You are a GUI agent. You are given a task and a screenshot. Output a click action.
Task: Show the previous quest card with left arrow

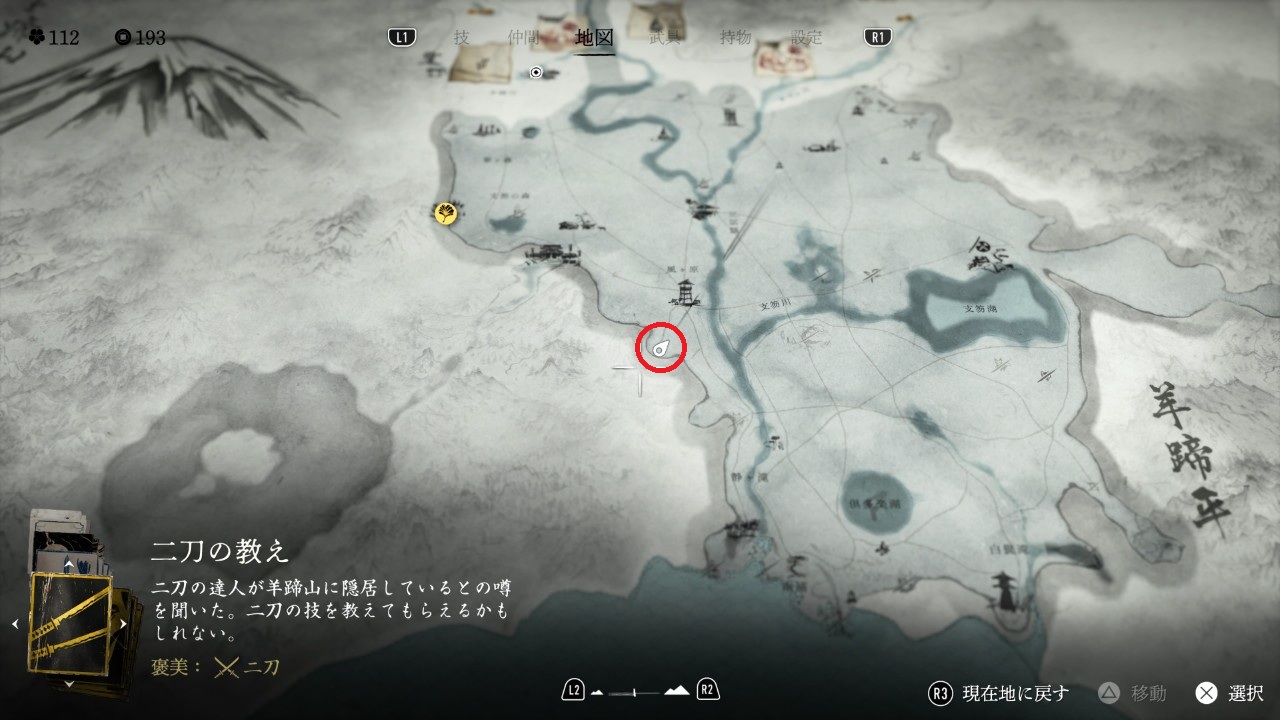15,625
